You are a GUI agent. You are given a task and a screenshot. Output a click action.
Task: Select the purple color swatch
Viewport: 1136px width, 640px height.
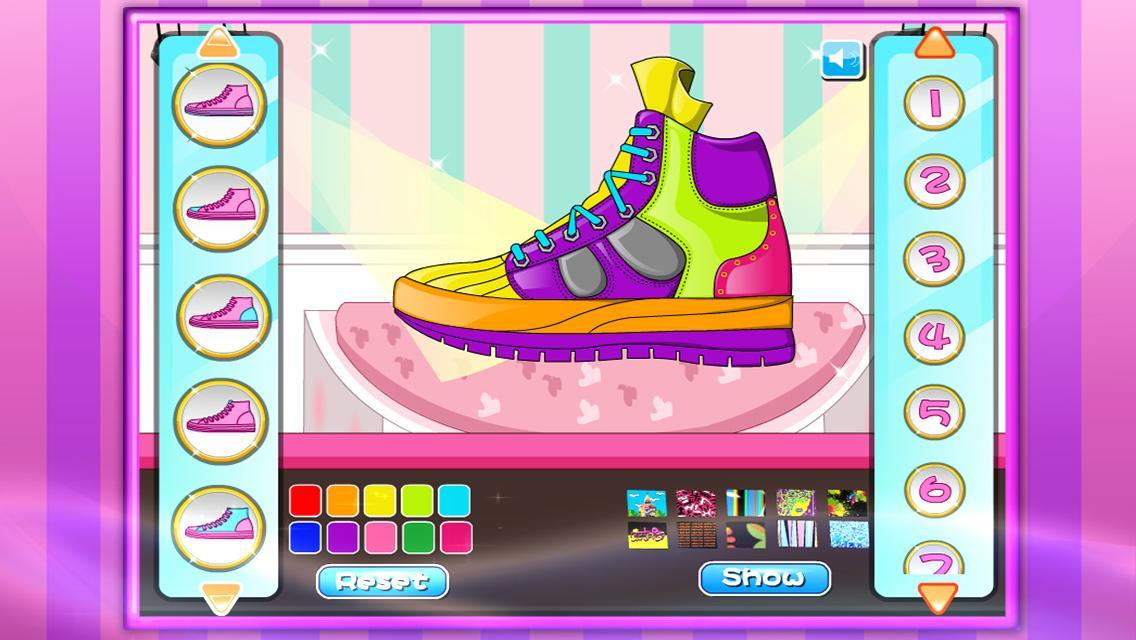[343, 537]
